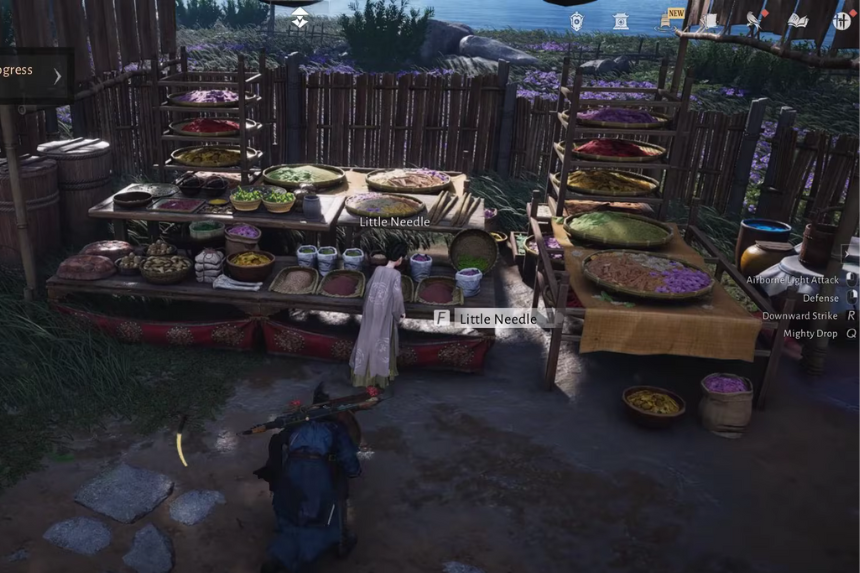Click the white diamond compass marker icon
This screenshot has height=573, width=860.
coord(300,17)
